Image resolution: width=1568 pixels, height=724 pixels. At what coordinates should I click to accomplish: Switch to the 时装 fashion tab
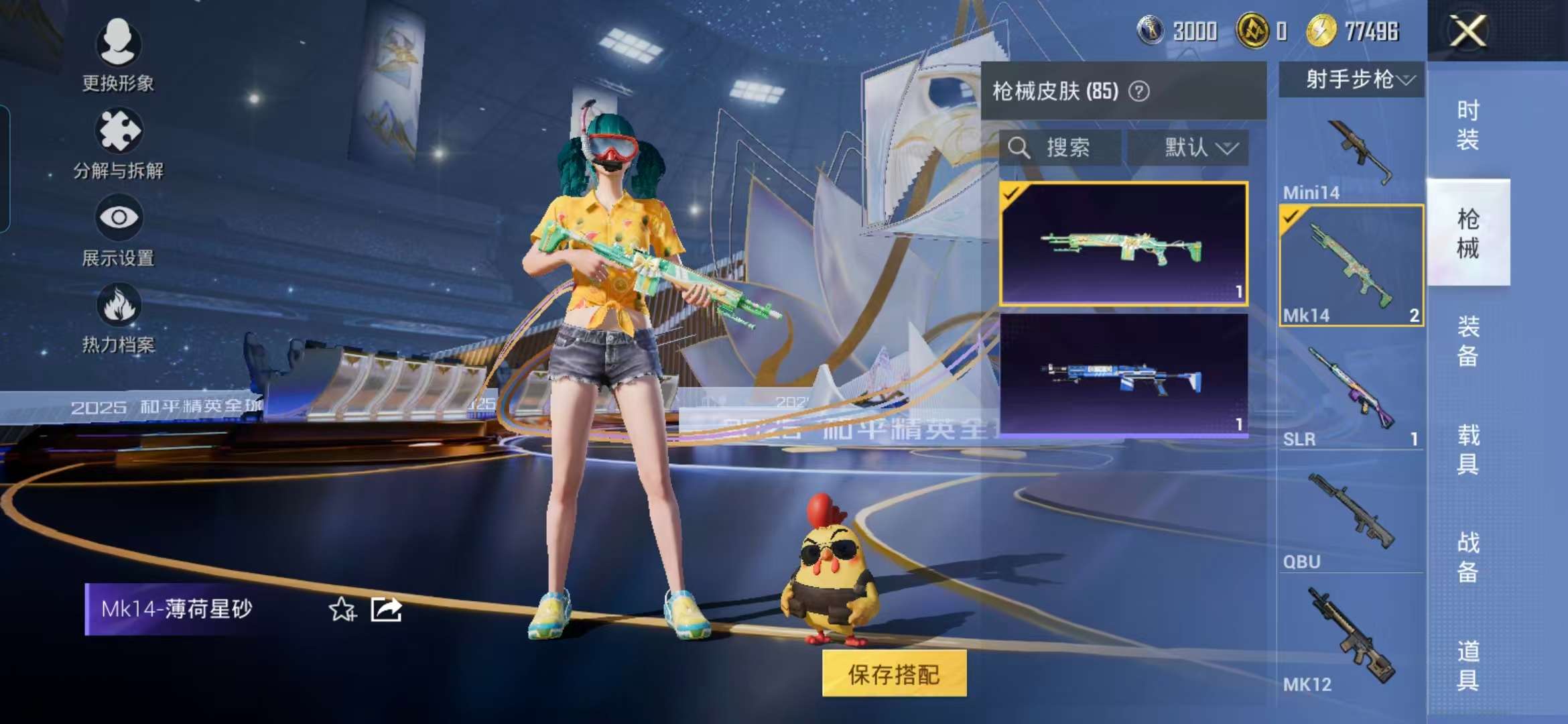[1467, 125]
